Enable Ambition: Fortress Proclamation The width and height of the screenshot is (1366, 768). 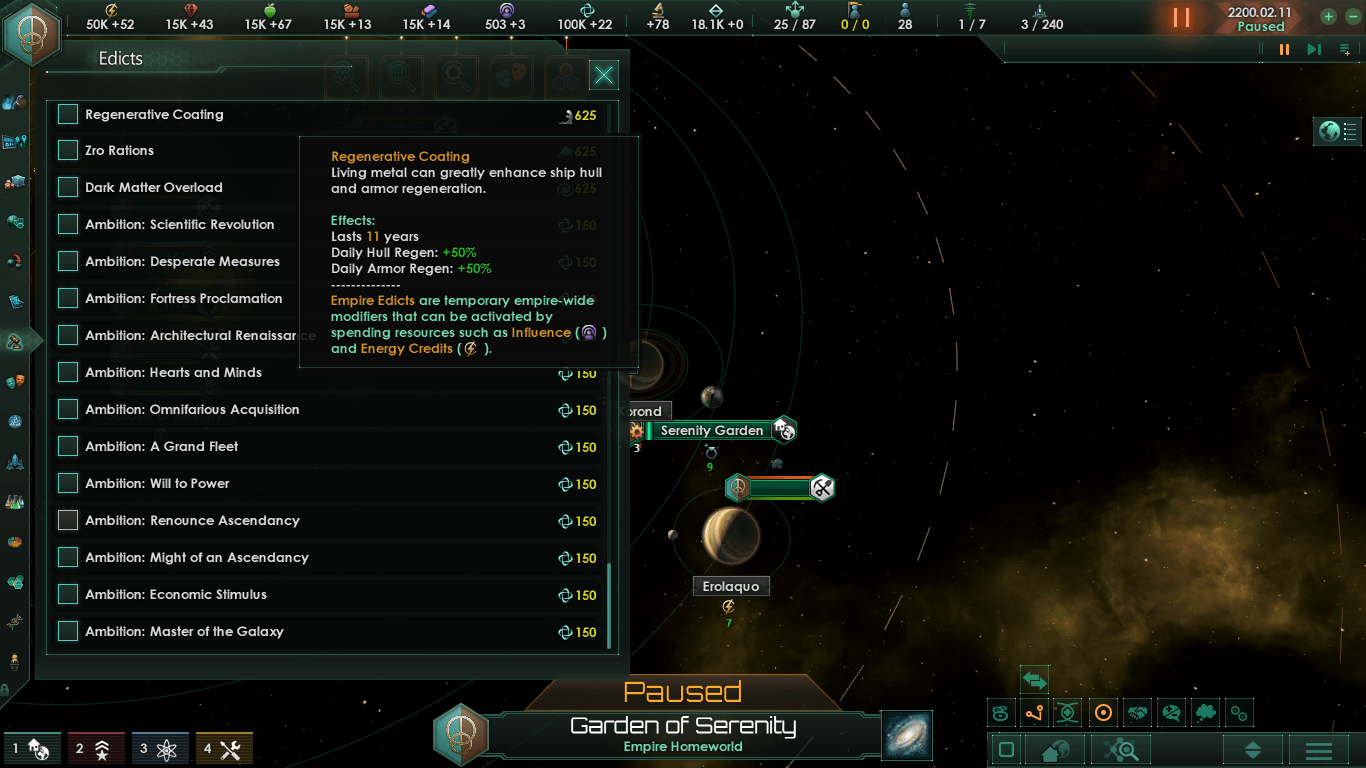pyautogui.click(x=68, y=299)
